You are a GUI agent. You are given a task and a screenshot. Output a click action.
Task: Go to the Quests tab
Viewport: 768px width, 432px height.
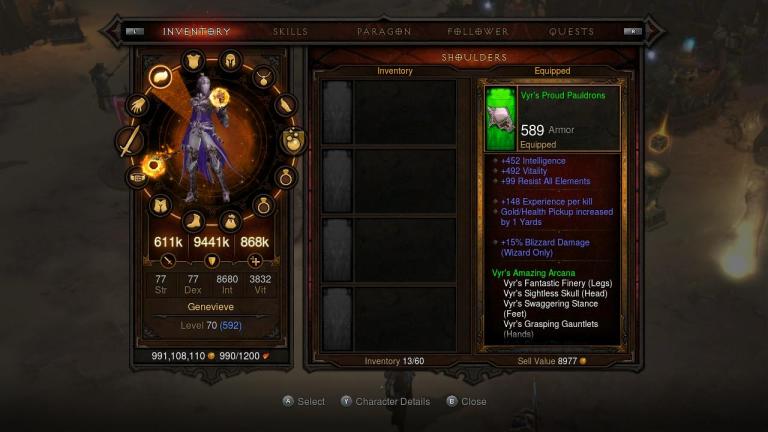[x=571, y=32]
